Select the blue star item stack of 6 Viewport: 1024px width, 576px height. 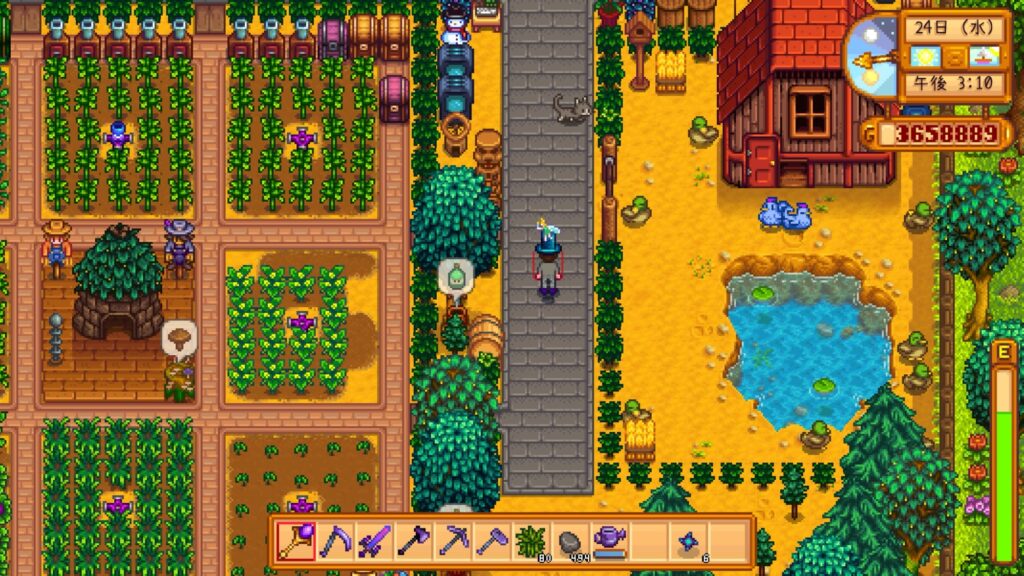(690, 541)
